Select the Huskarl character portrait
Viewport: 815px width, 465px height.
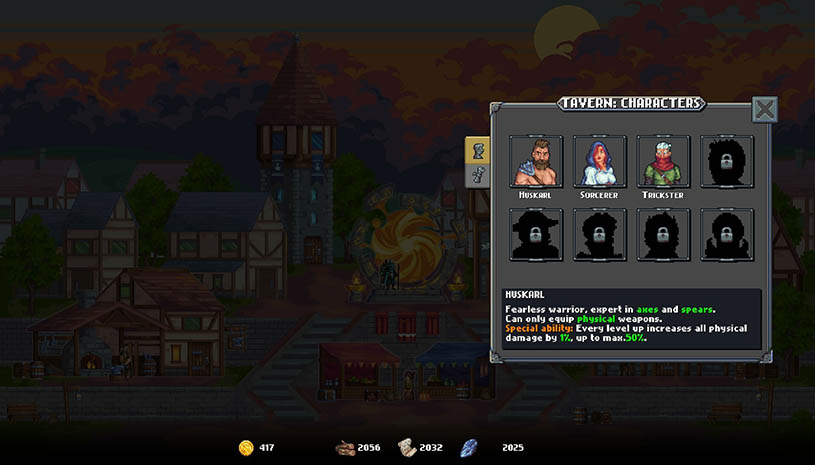tap(536, 161)
